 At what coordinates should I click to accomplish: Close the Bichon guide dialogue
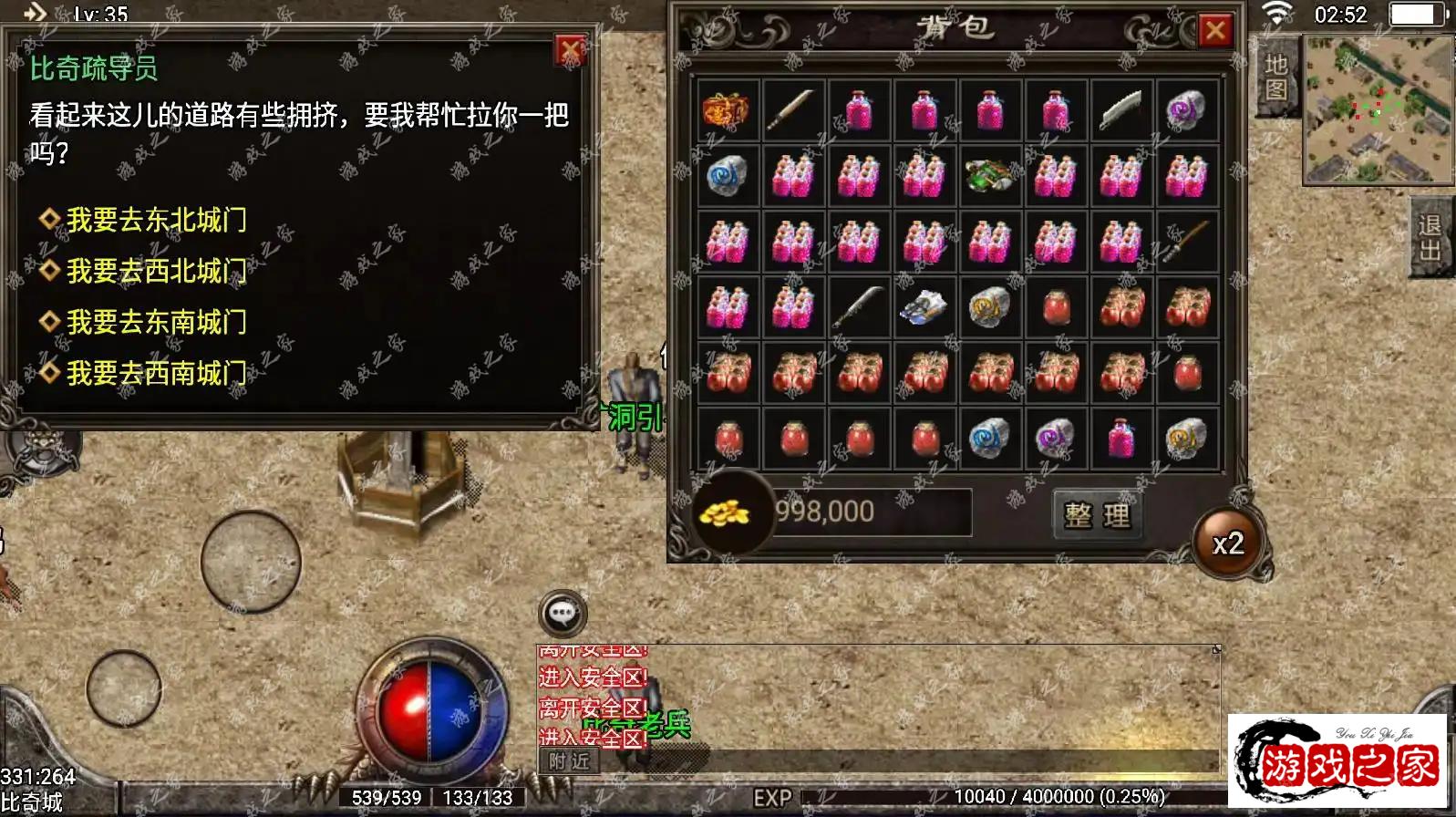[570, 50]
